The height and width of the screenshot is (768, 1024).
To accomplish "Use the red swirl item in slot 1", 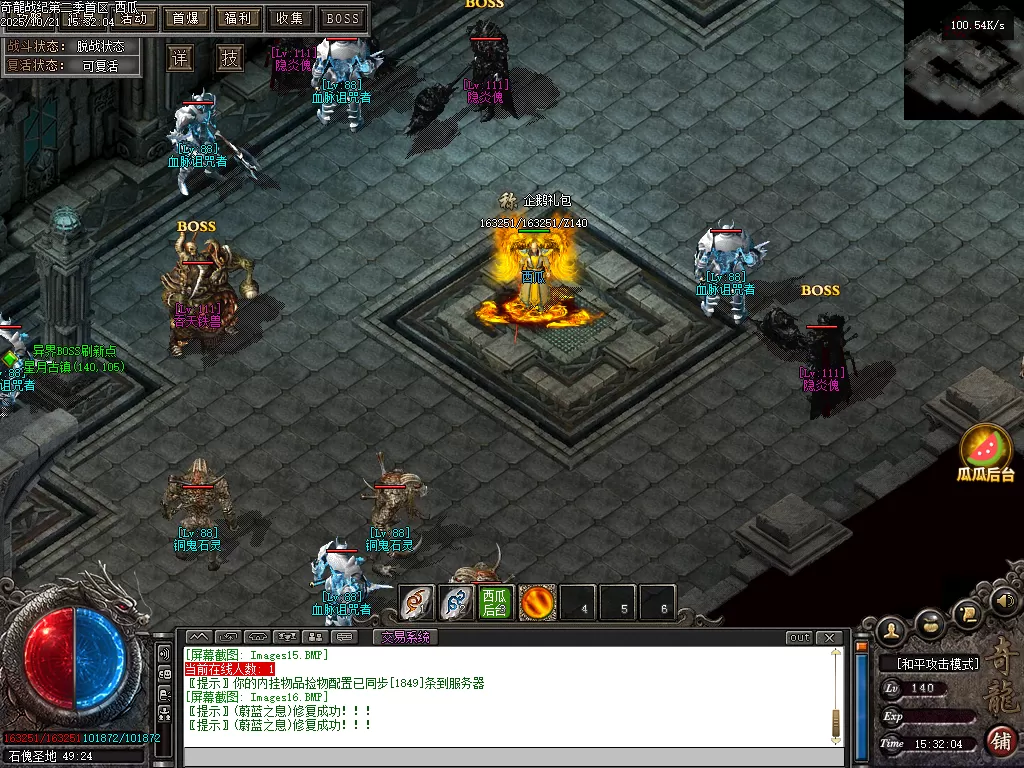I will pyautogui.click(x=417, y=603).
